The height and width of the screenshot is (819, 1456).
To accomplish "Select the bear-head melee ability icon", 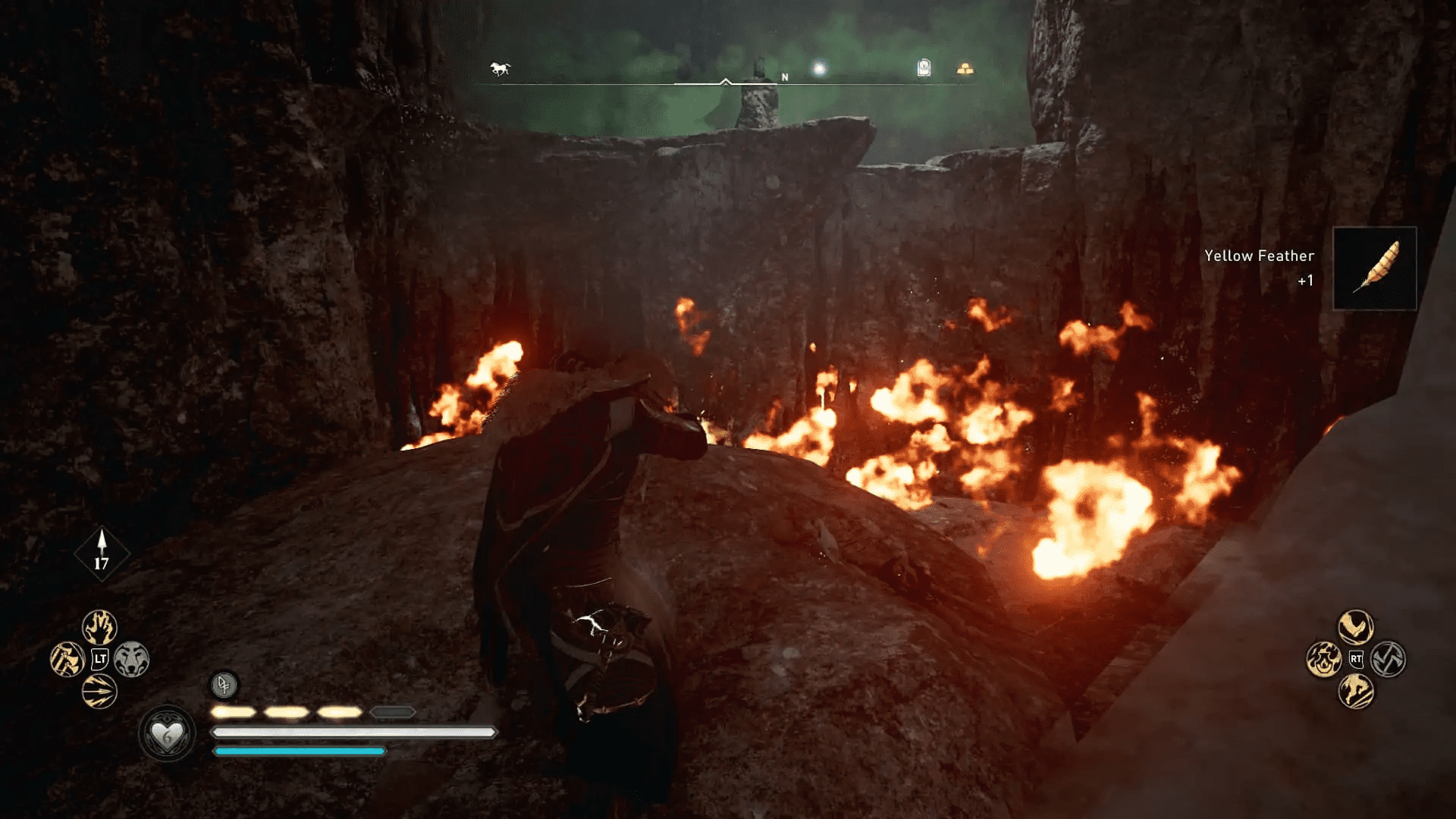I will click(x=133, y=658).
